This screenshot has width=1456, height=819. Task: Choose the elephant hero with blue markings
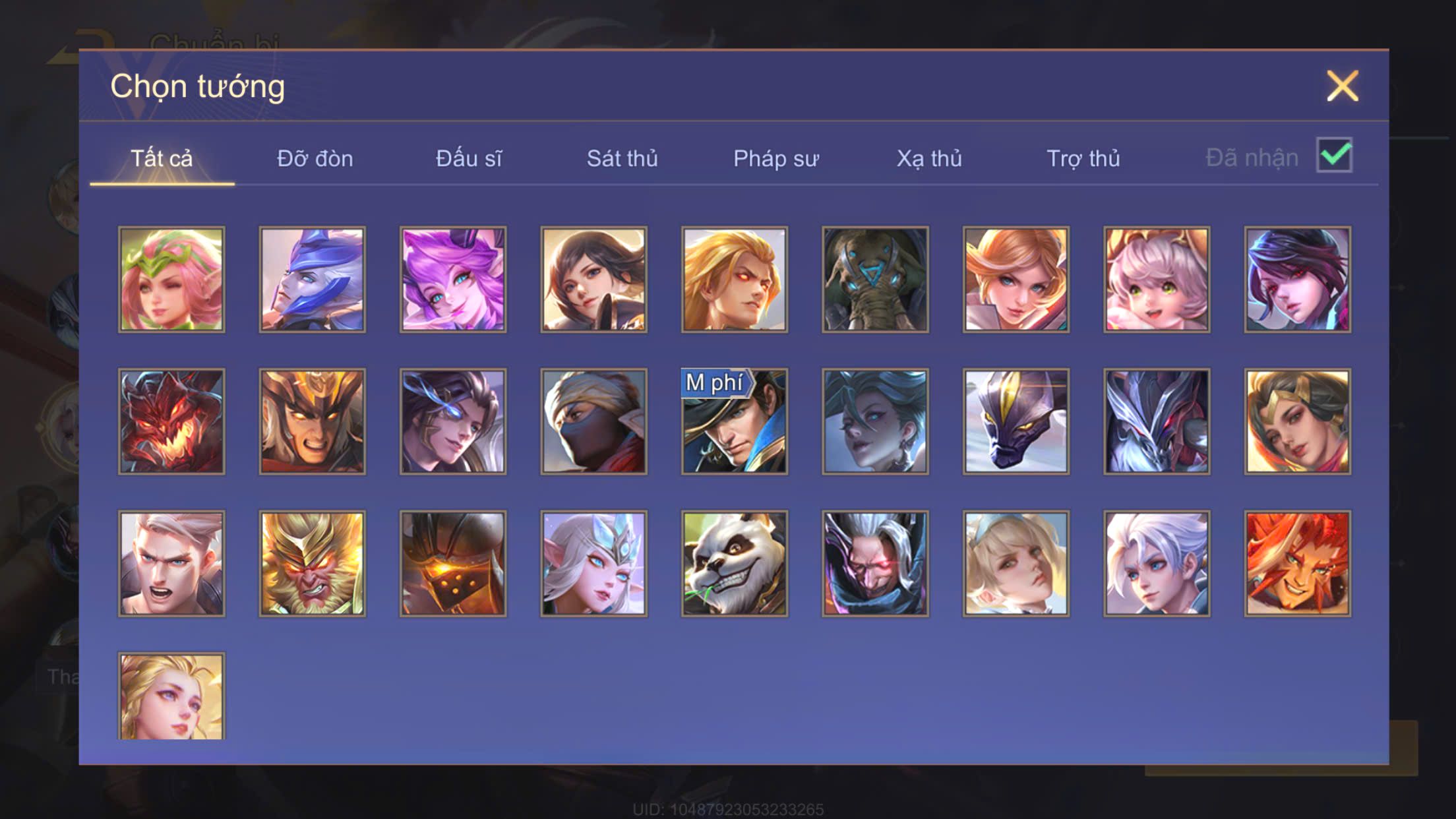875,280
